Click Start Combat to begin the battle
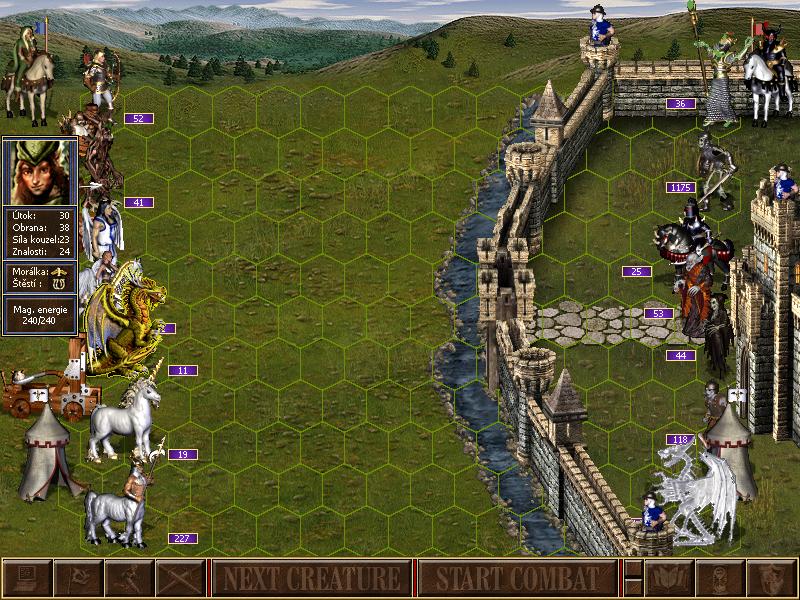The height and width of the screenshot is (600, 800). pyautogui.click(x=517, y=578)
